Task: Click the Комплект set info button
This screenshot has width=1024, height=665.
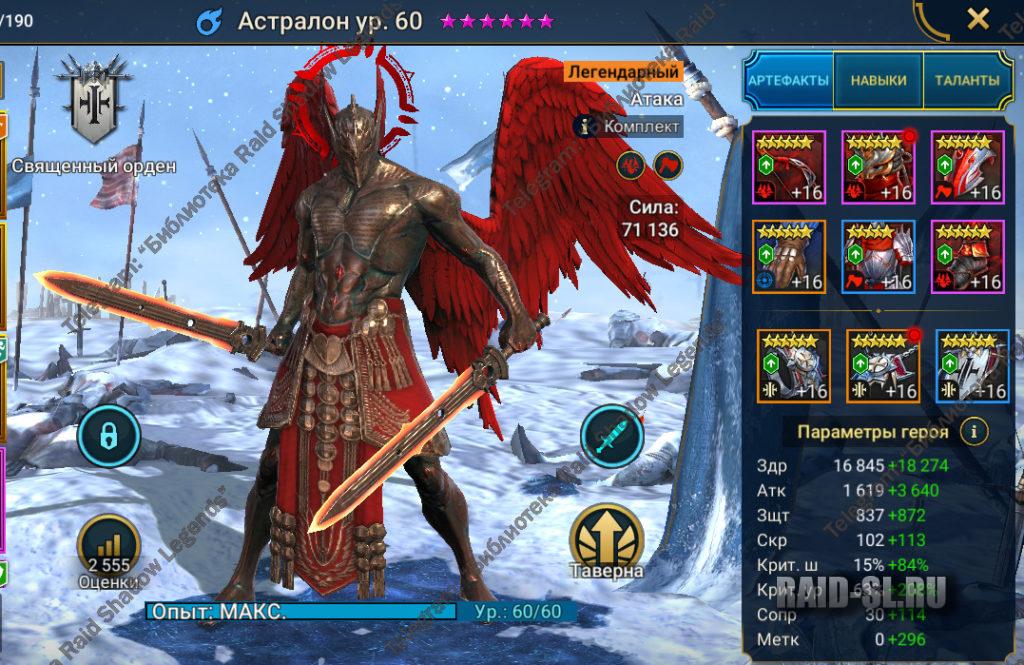Action: point(629,127)
